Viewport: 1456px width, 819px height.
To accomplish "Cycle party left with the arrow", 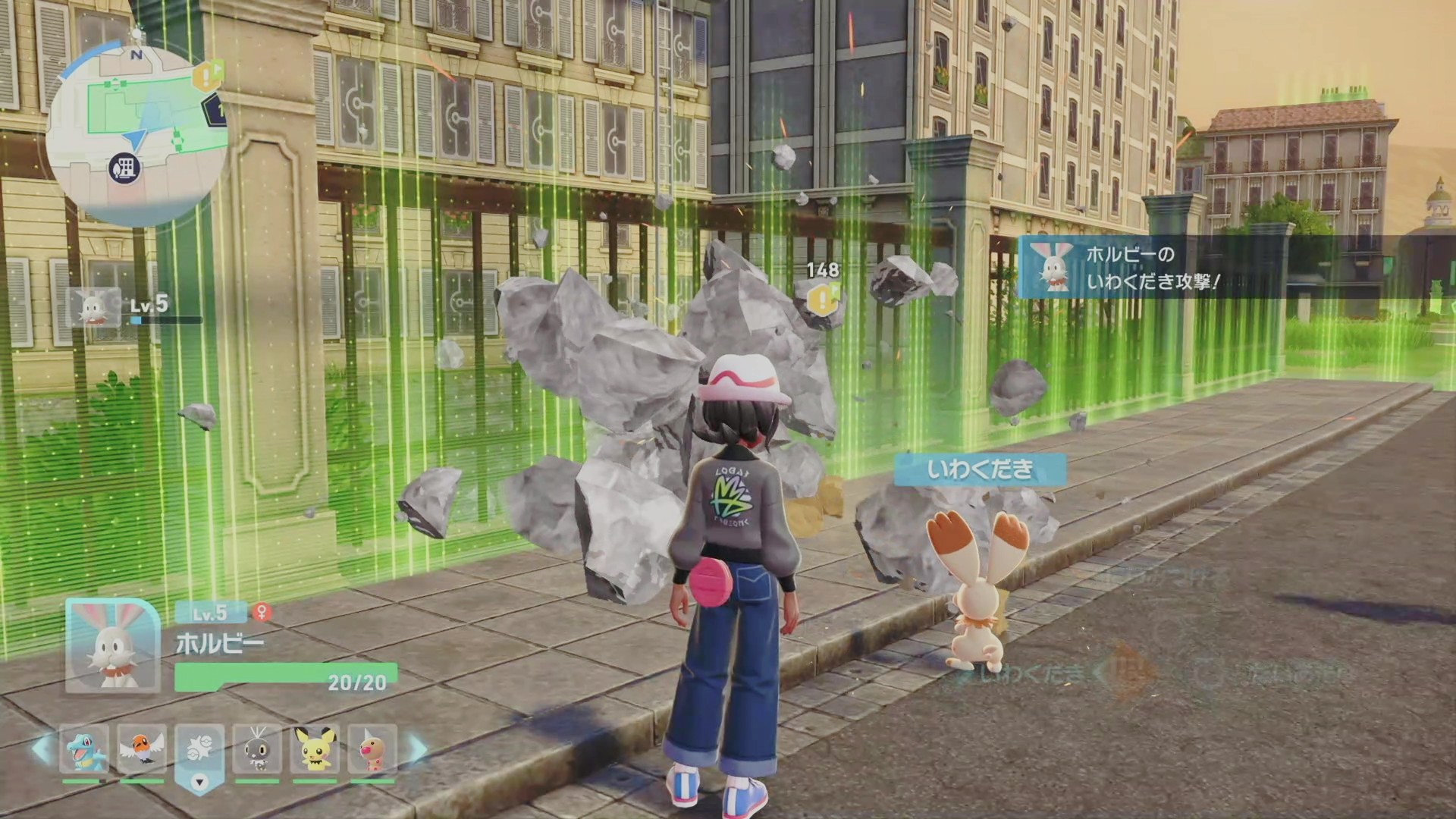I will (42, 749).
